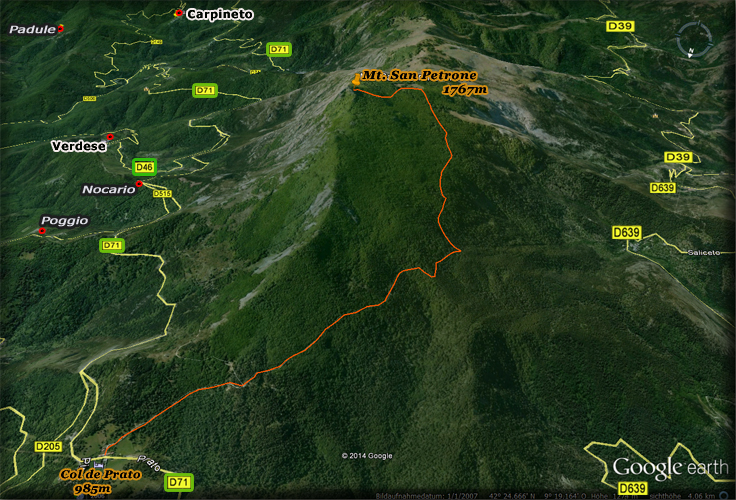Select the Nocario village marker
This screenshot has height=500, width=736.
139,184
